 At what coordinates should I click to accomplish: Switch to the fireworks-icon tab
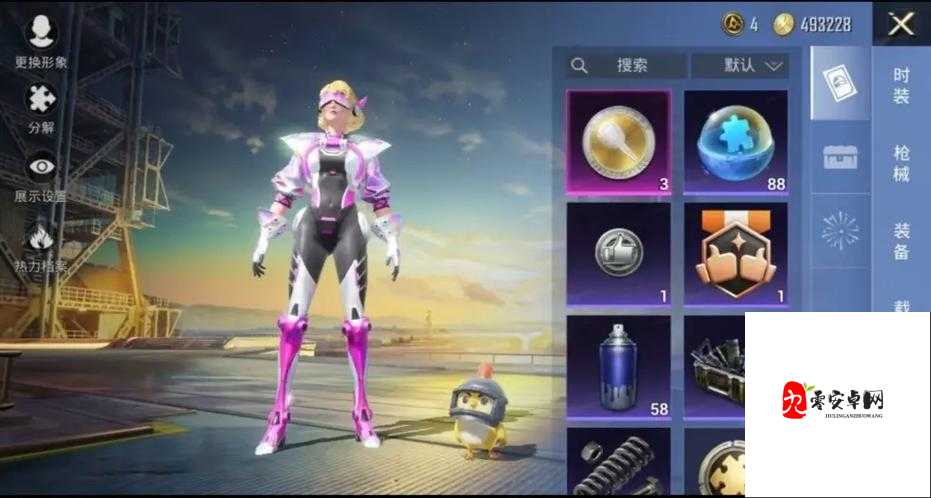(x=840, y=231)
